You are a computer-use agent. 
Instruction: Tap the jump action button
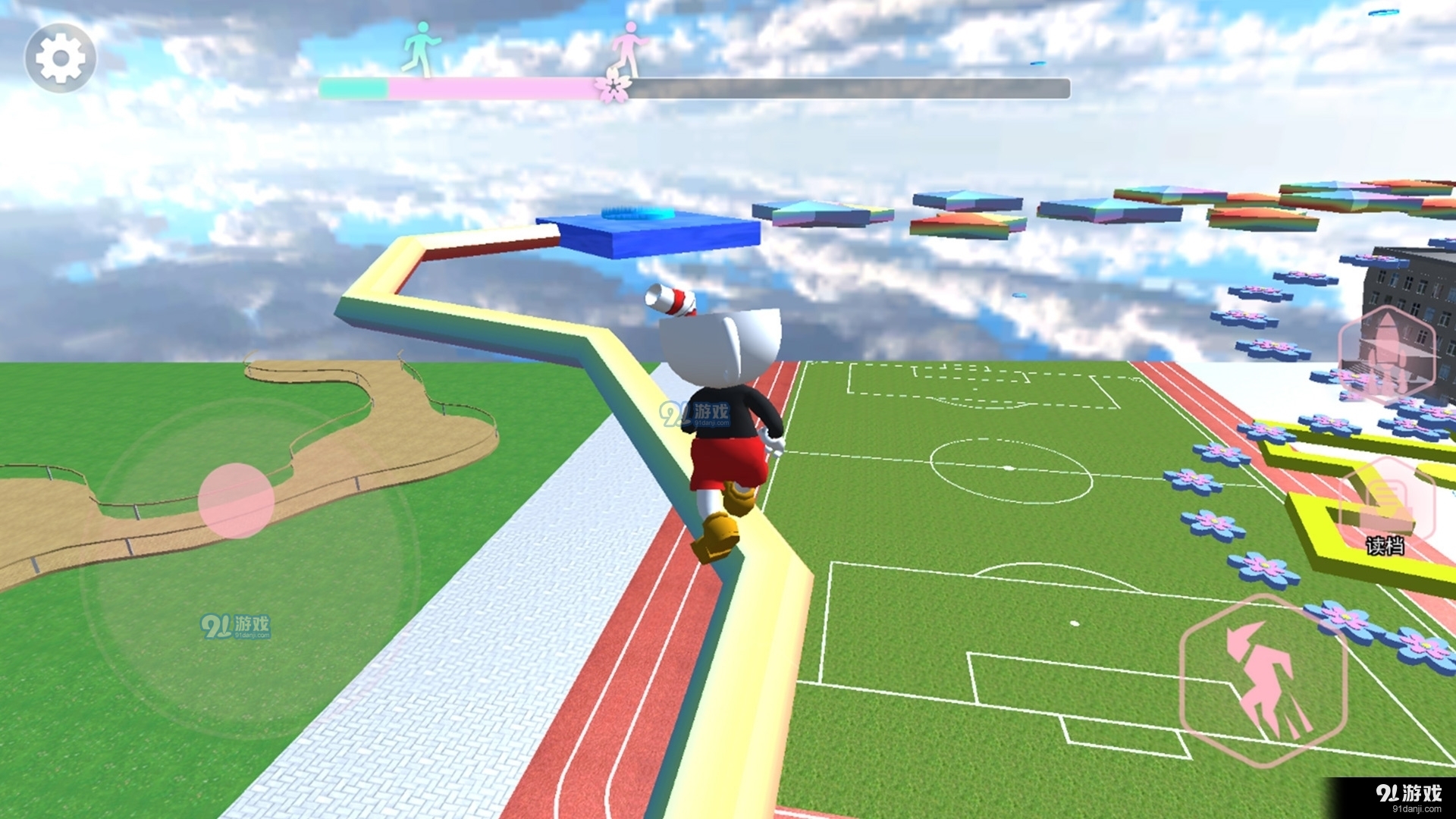tap(1264, 680)
